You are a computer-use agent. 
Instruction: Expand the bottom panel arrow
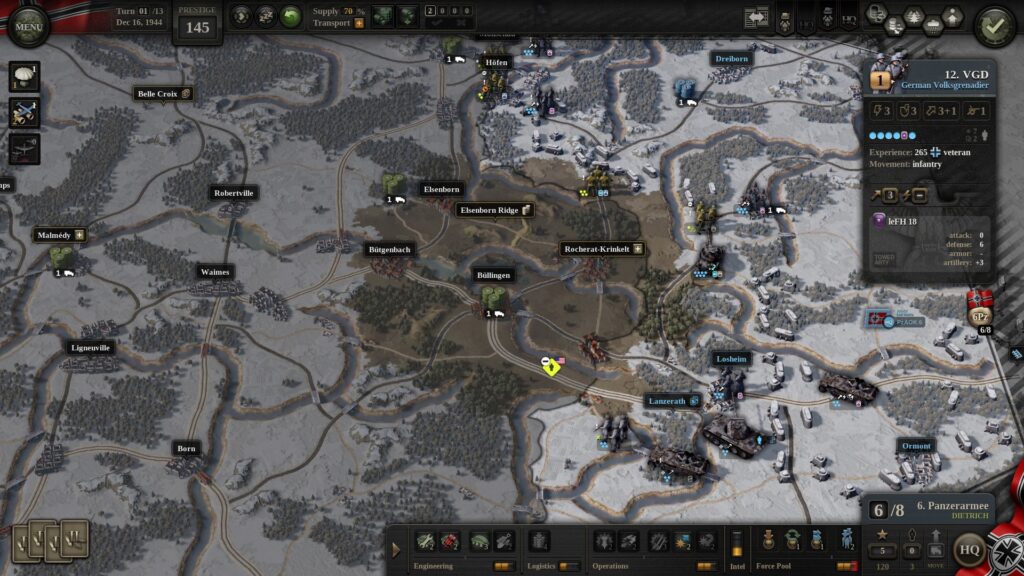[x=396, y=549]
